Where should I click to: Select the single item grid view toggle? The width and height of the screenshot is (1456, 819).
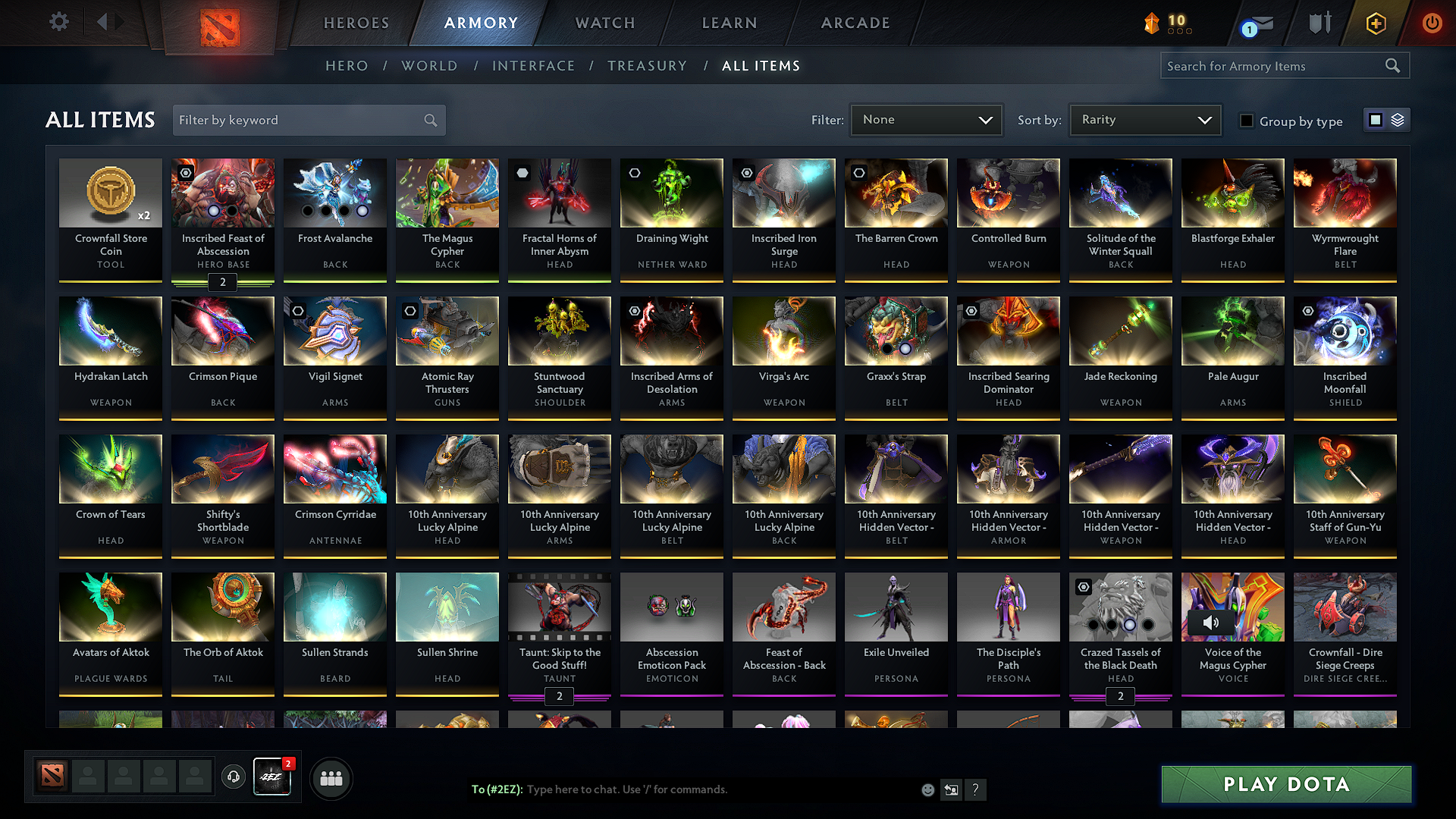click(x=1376, y=119)
